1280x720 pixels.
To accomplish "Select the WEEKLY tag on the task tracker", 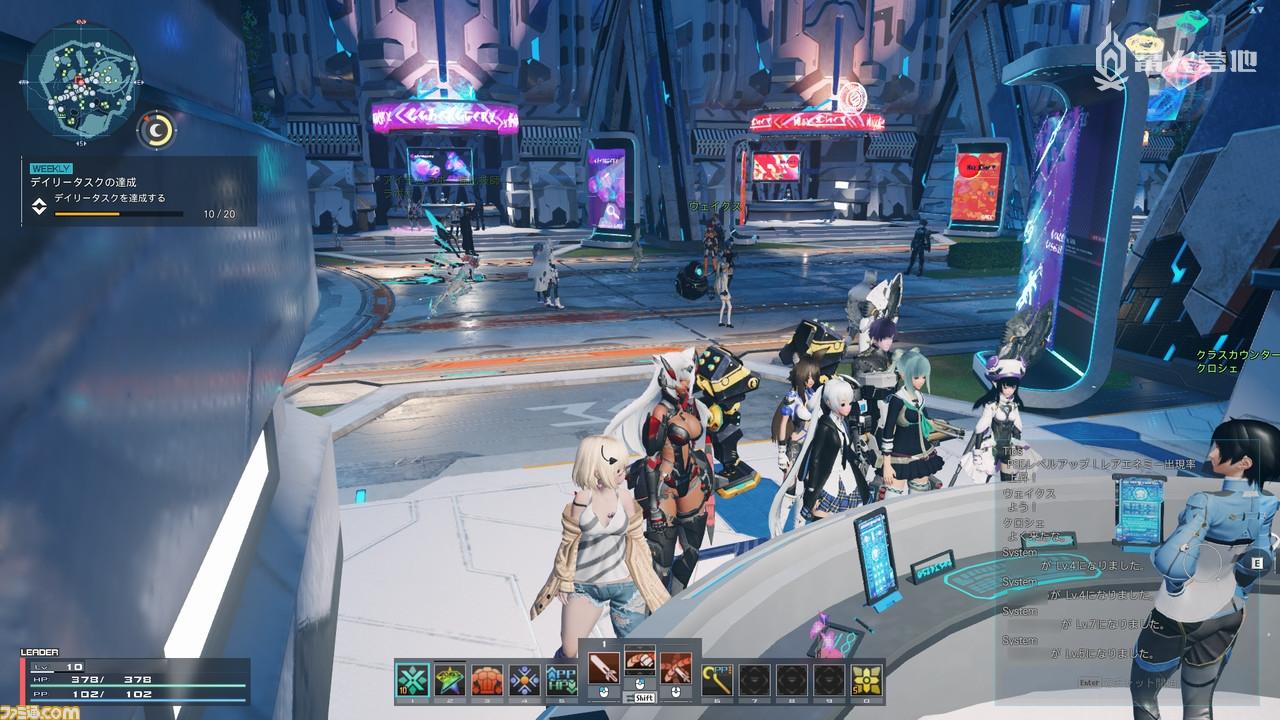I will (x=51, y=168).
